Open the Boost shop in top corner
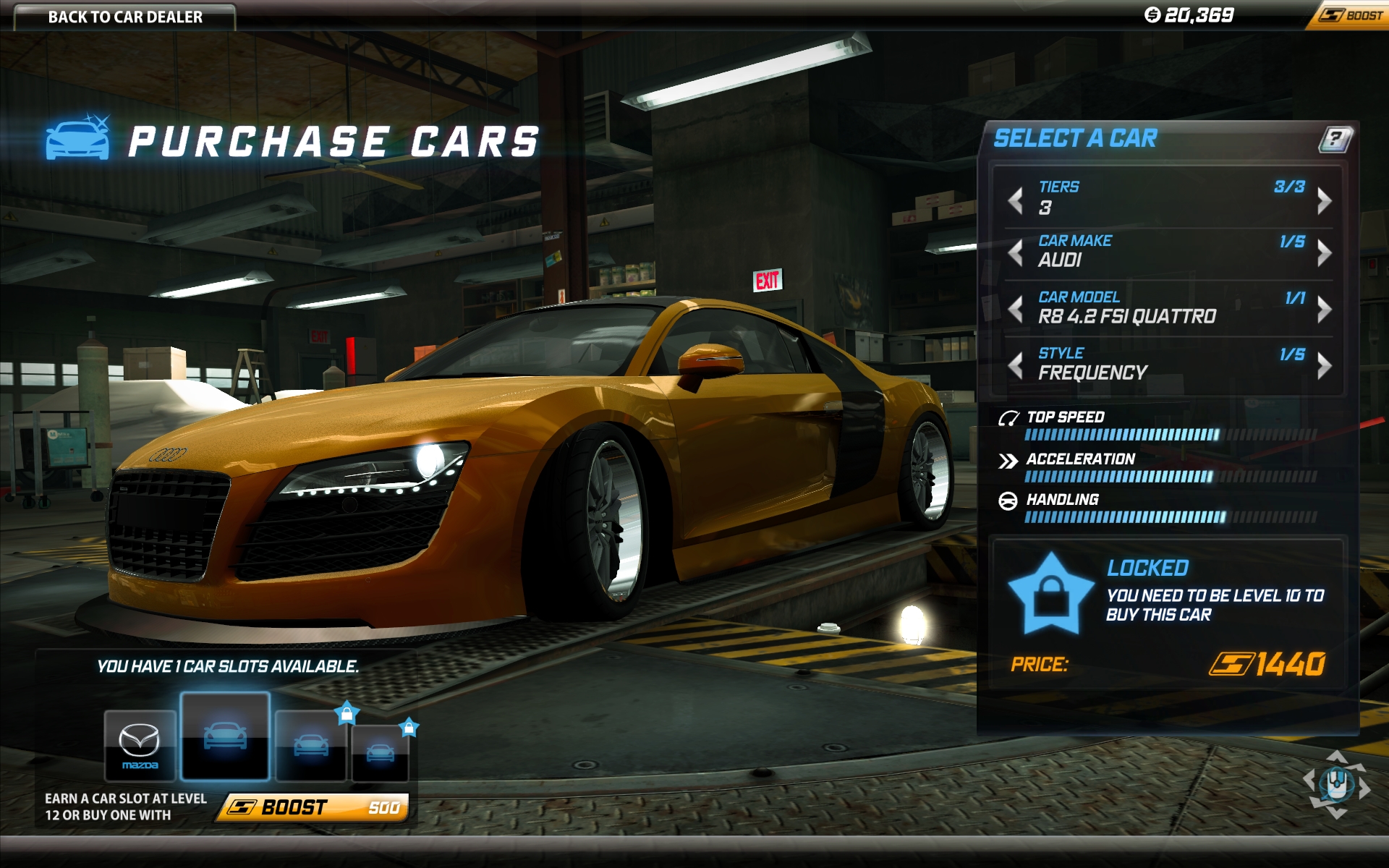 click(x=1350, y=15)
